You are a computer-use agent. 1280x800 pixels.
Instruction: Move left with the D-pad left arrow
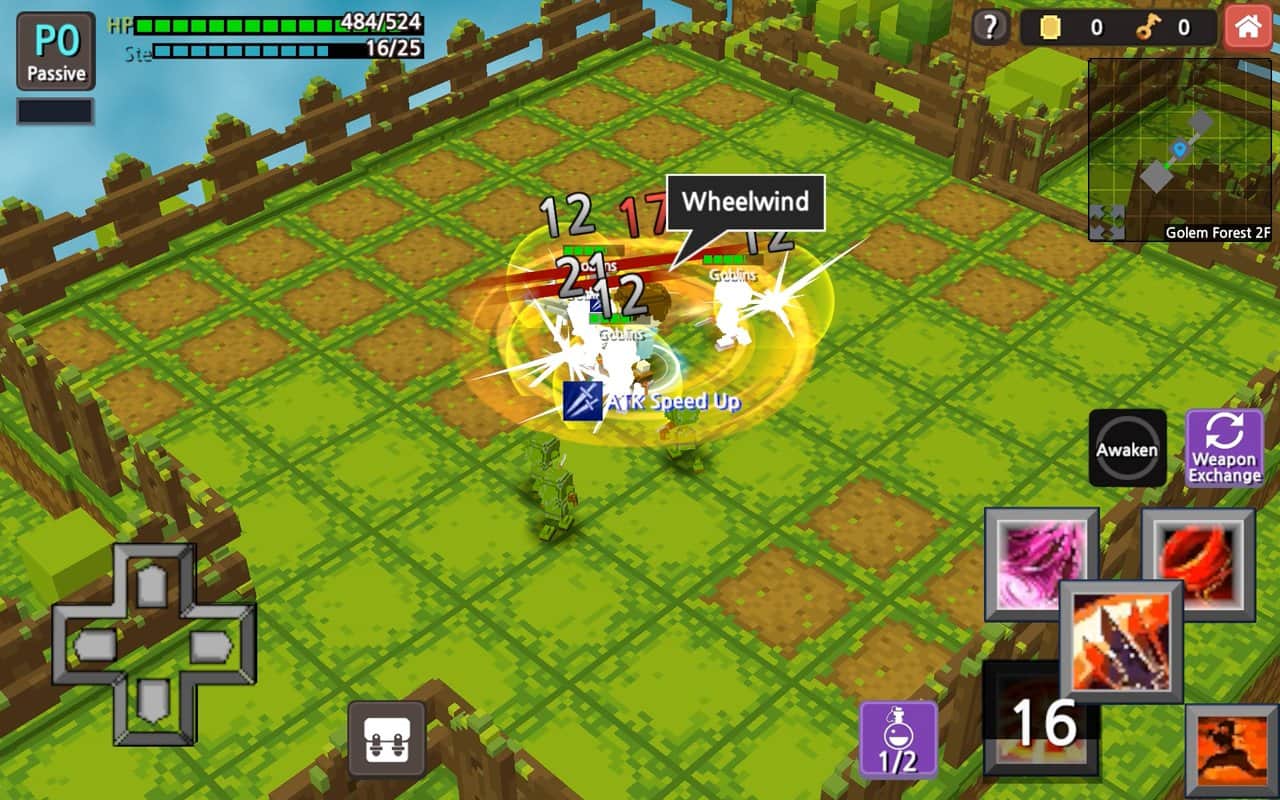(x=95, y=645)
